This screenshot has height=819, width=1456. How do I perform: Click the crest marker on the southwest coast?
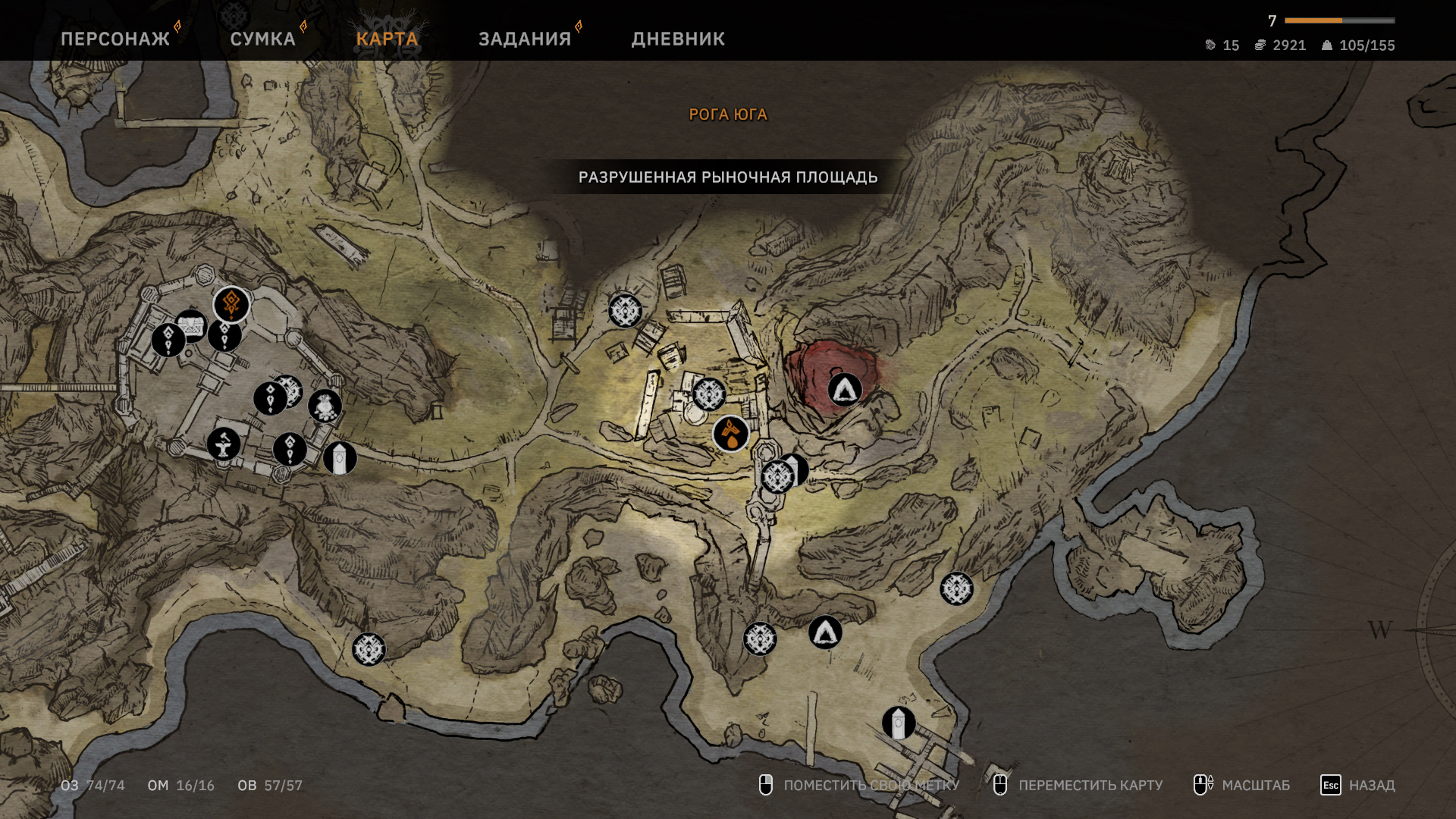tap(369, 649)
